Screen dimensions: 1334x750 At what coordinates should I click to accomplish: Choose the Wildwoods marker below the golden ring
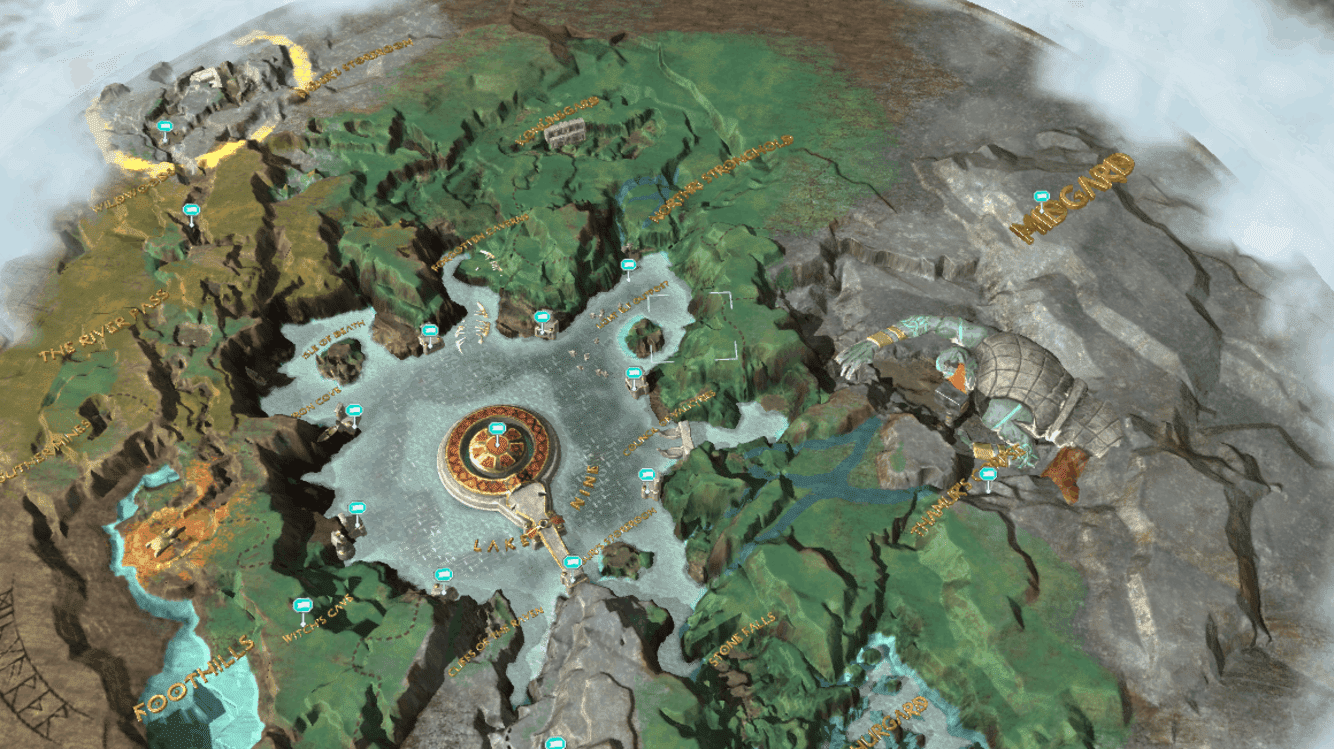pyautogui.click(x=191, y=210)
